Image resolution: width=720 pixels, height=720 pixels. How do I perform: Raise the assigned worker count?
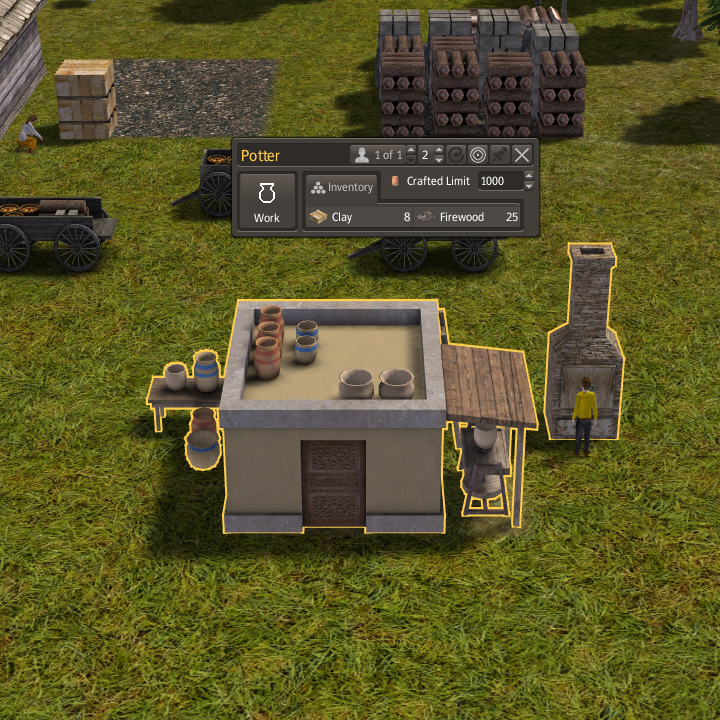coord(410,150)
